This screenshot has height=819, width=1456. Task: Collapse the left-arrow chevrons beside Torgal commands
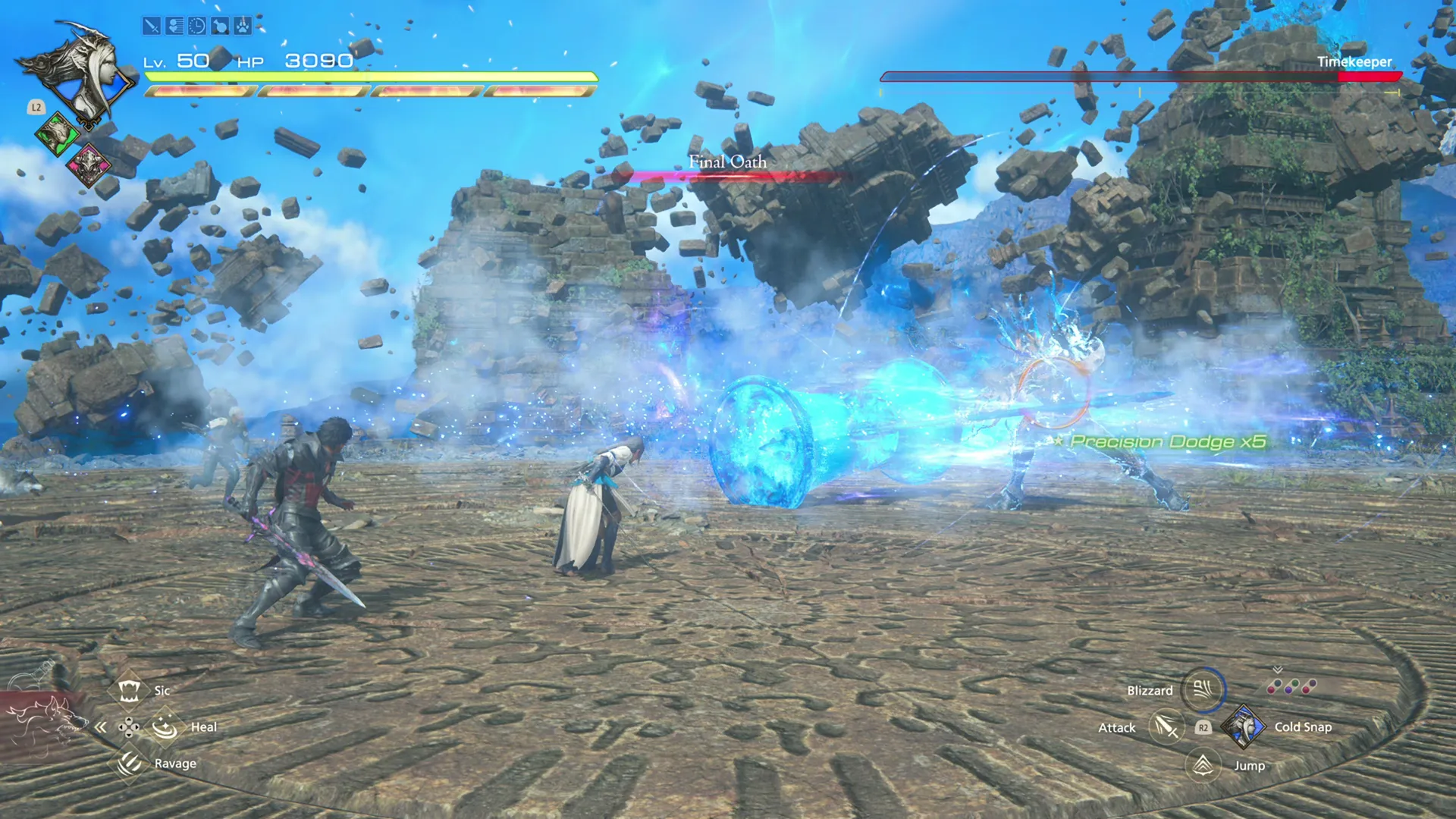point(102,726)
